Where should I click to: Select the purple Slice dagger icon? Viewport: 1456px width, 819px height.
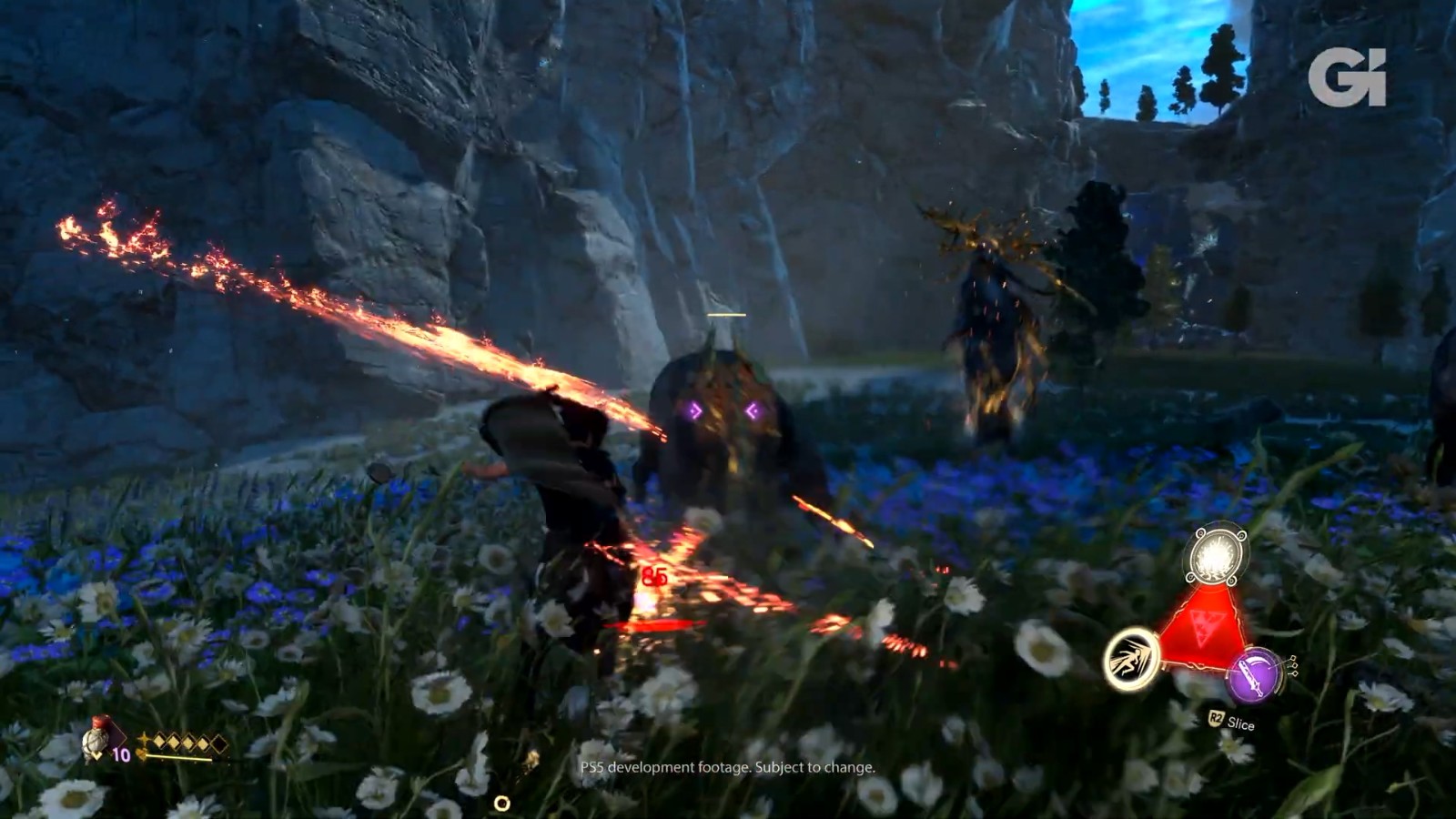(1255, 674)
